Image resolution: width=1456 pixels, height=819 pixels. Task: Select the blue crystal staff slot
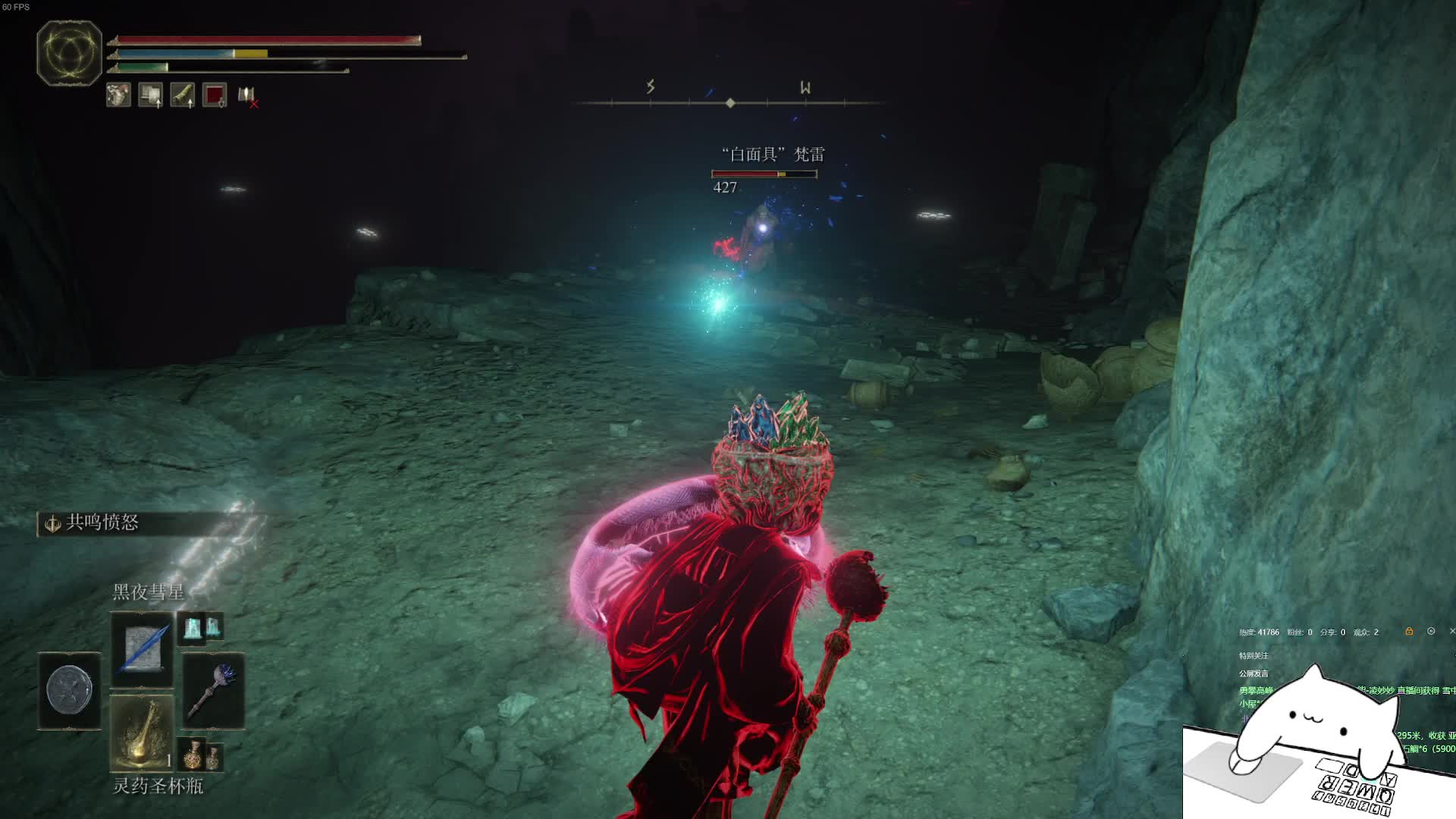click(214, 690)
